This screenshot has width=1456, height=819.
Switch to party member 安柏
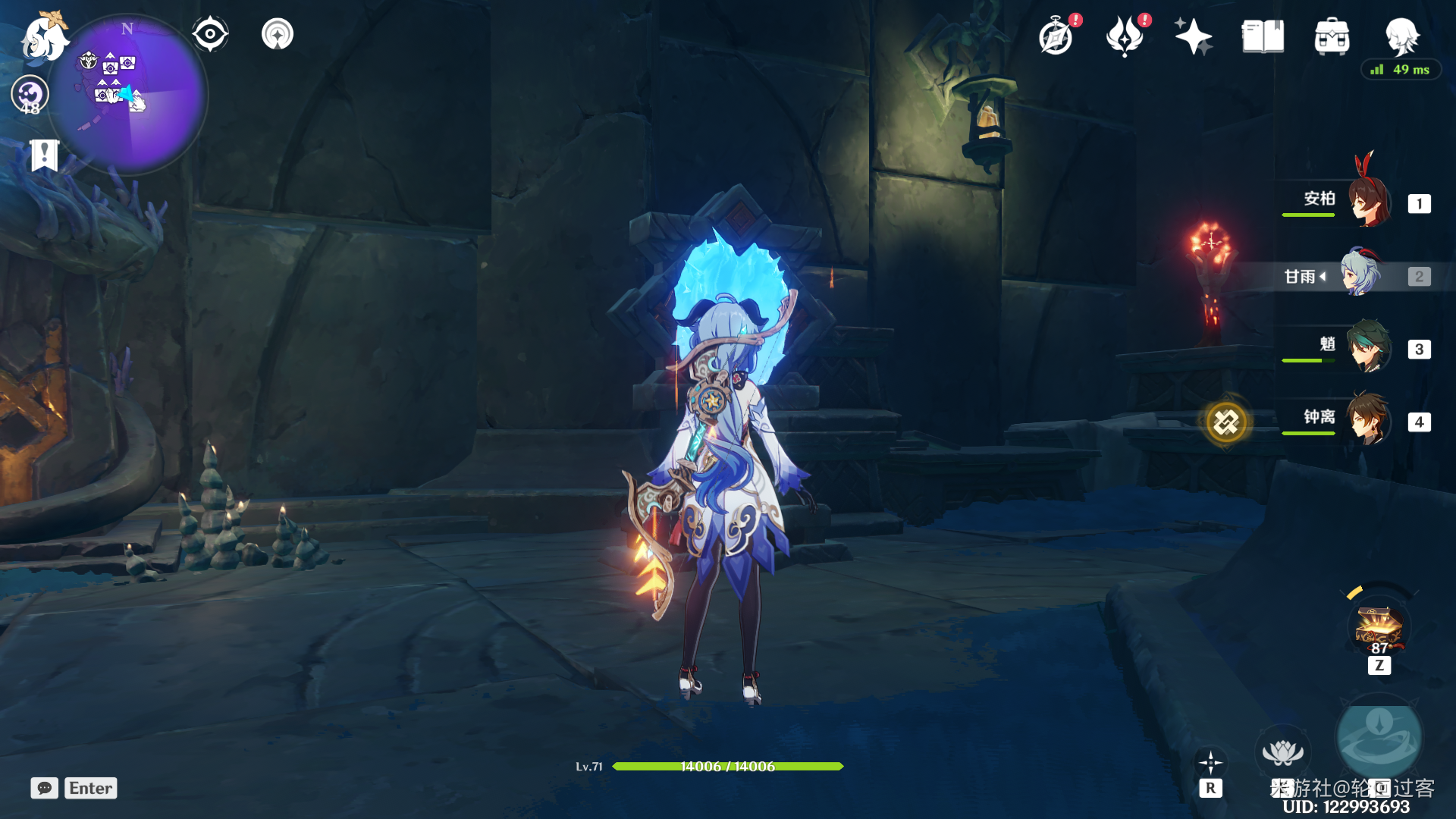[x=1369, y=202]
